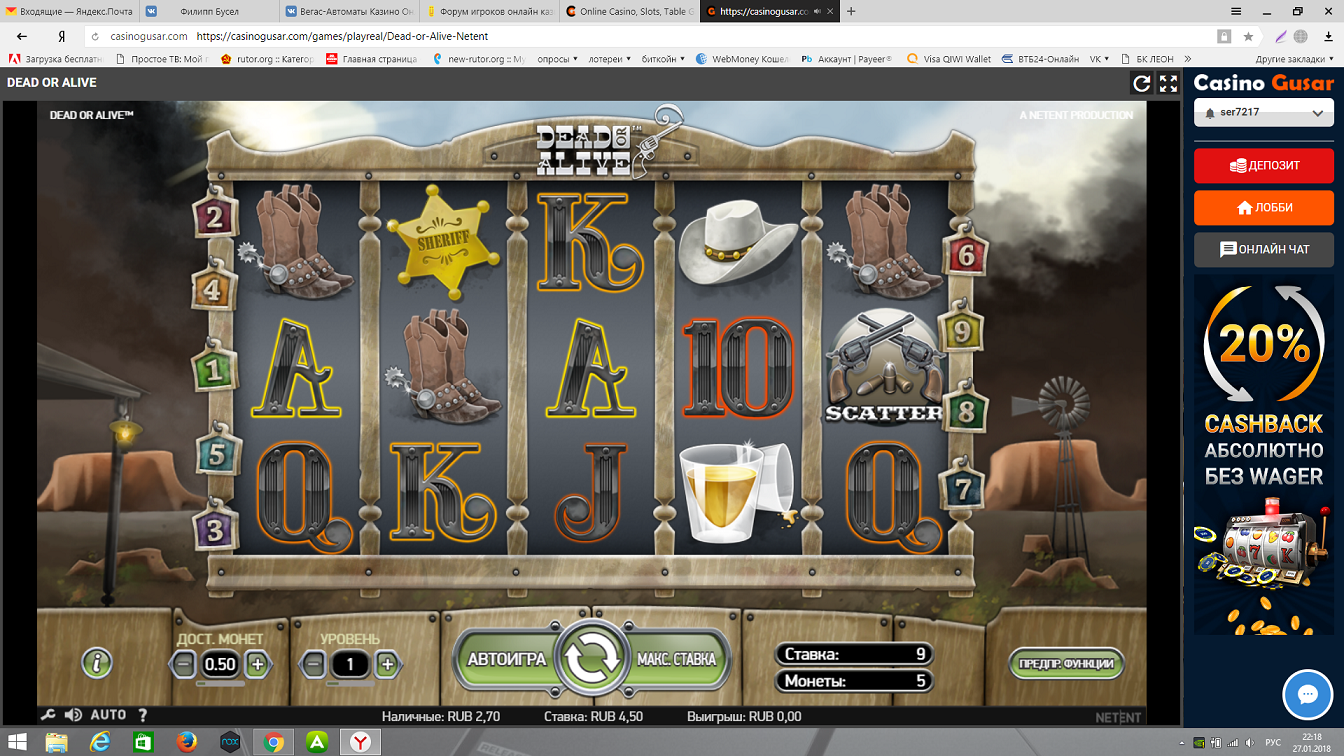Spin the reels with the round arrows button
Image resolution: width=1344 pixels, height=756 pixels.
coord(592,658)
